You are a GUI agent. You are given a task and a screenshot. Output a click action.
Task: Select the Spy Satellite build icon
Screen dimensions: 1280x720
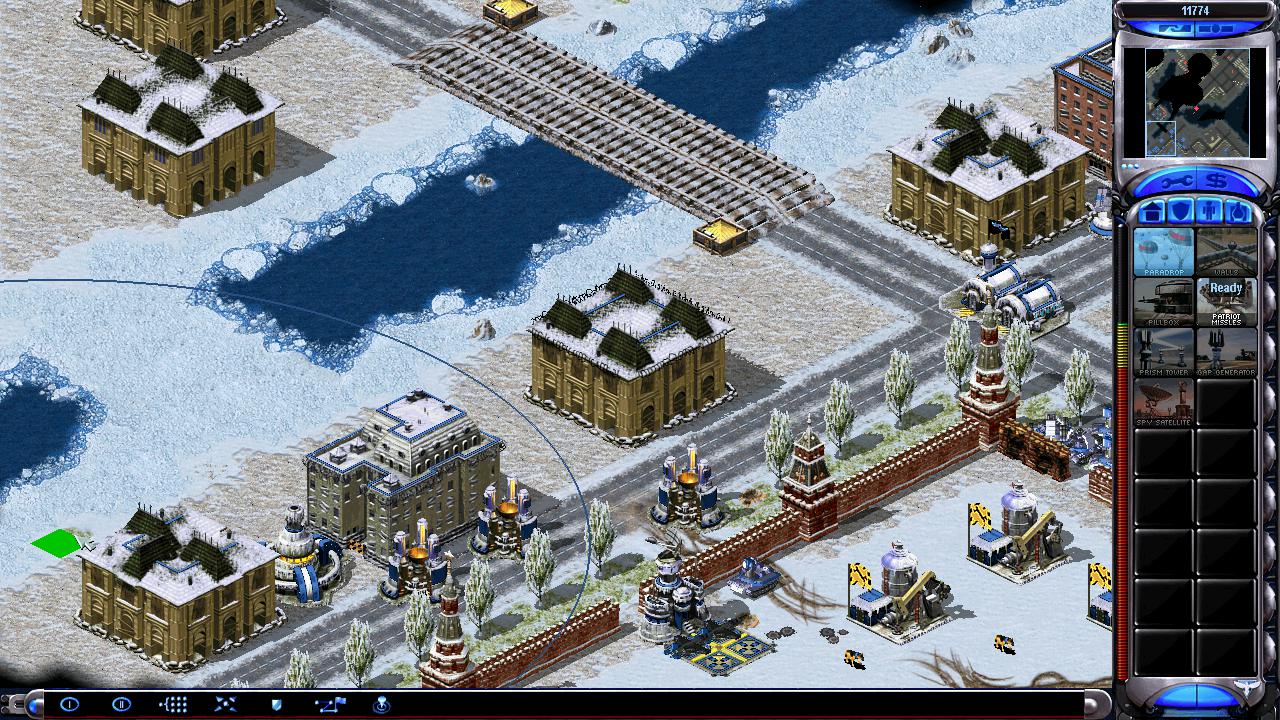tap(1163, 402)
